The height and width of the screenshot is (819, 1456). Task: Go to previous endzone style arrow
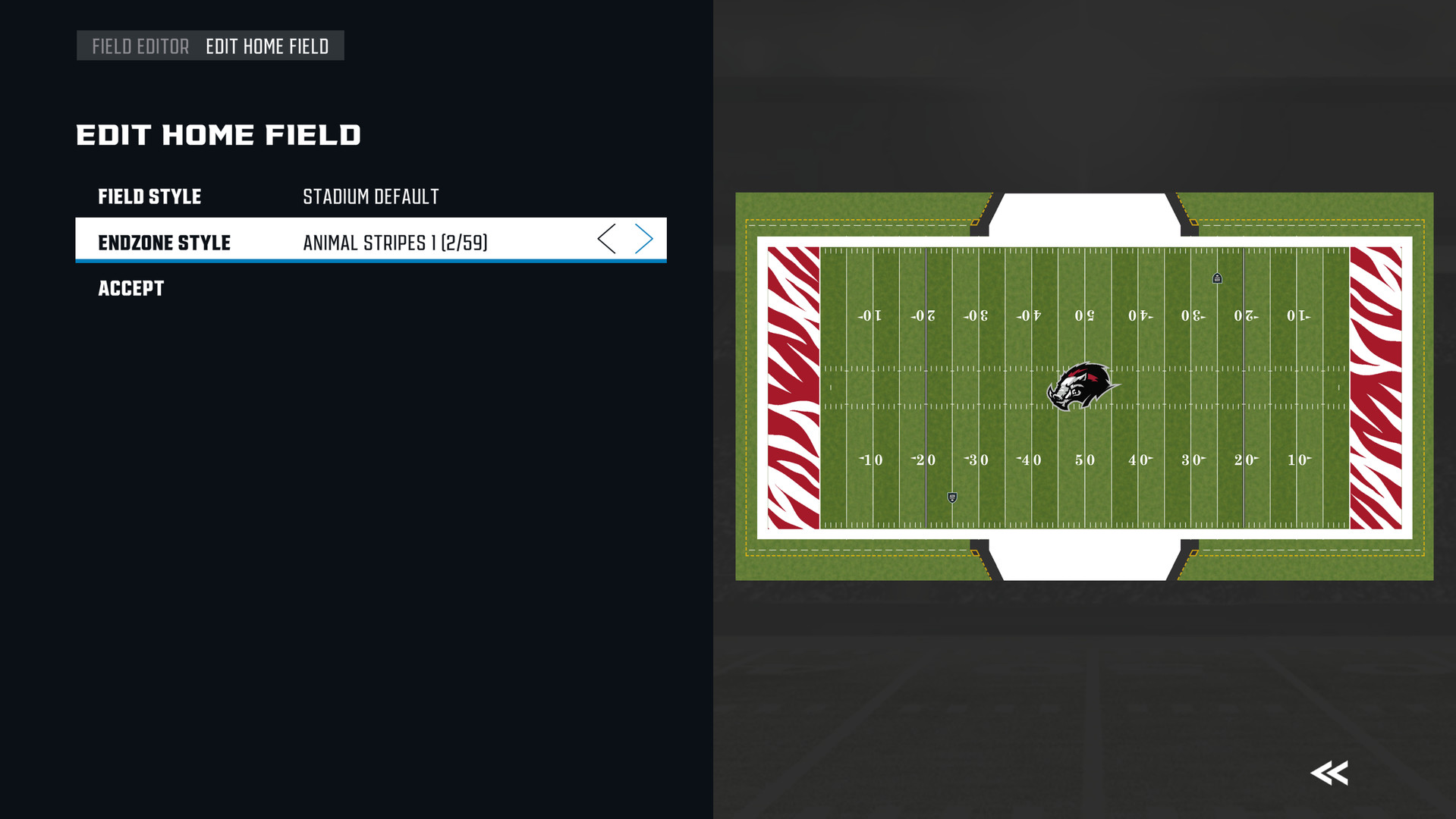click(606, 240)
